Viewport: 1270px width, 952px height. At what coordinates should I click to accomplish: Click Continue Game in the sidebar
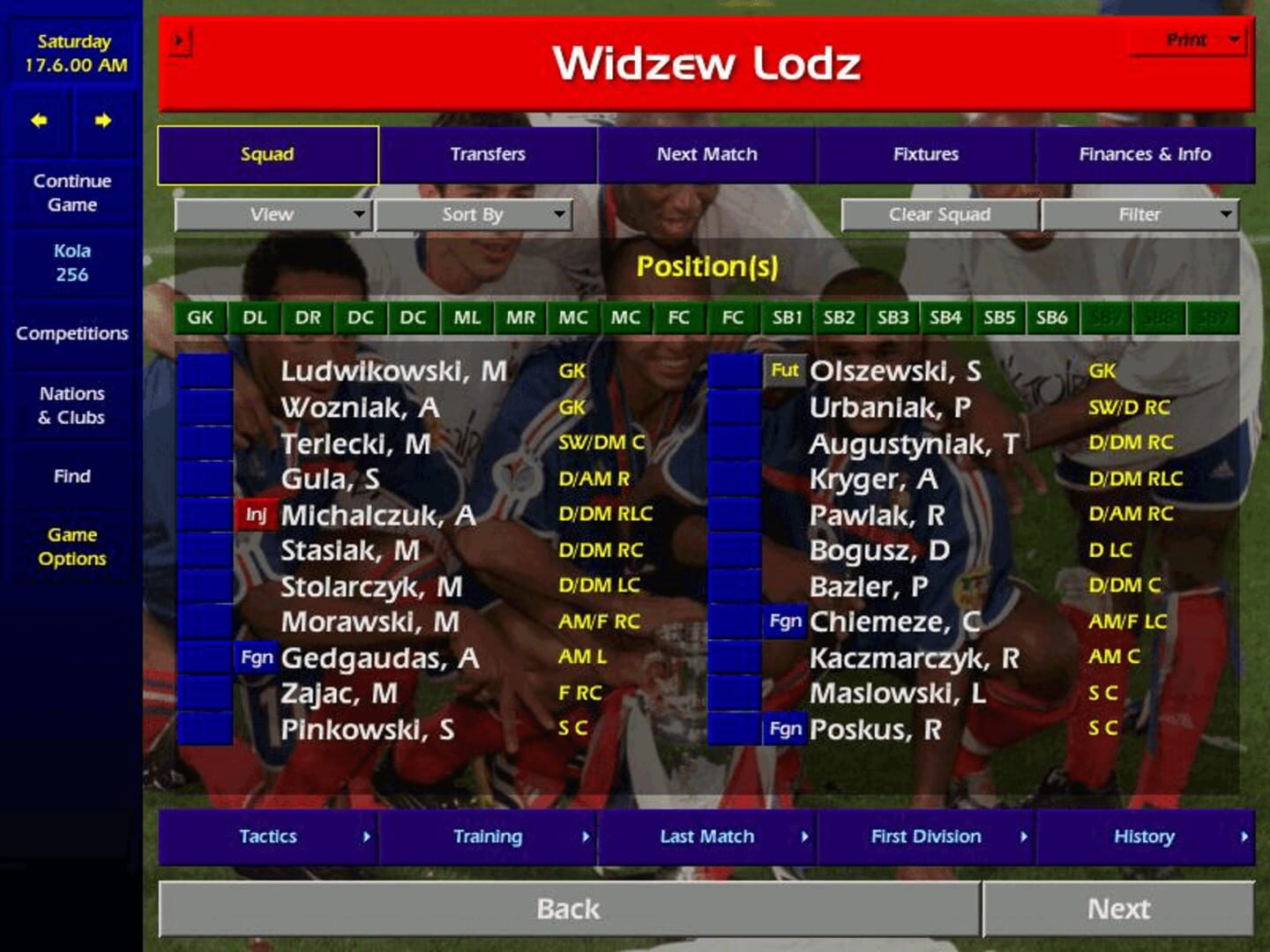71,193
